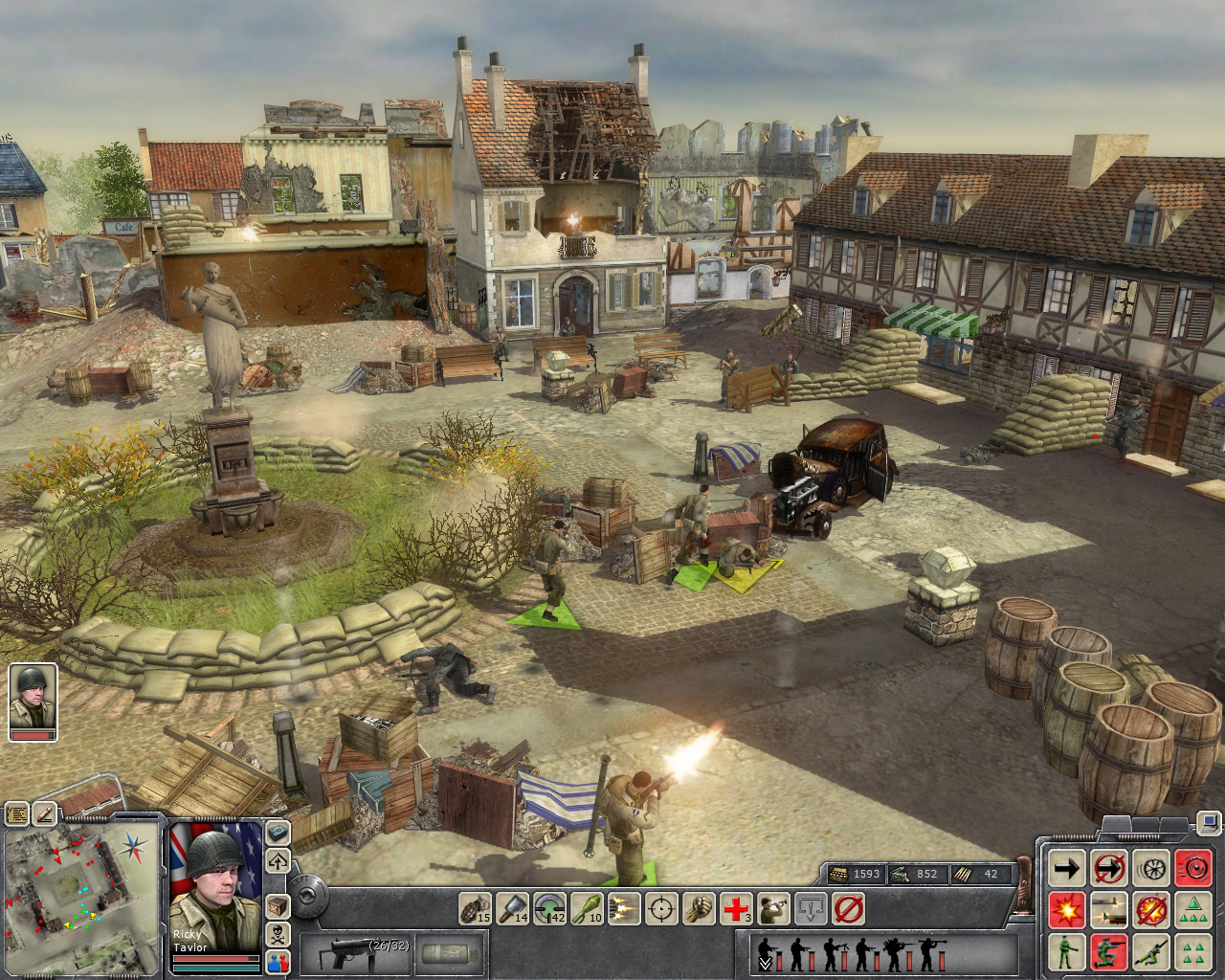Click the black arrow move order button
The width and height of the screenshot is (1225, 980).
click(1066, 868)
